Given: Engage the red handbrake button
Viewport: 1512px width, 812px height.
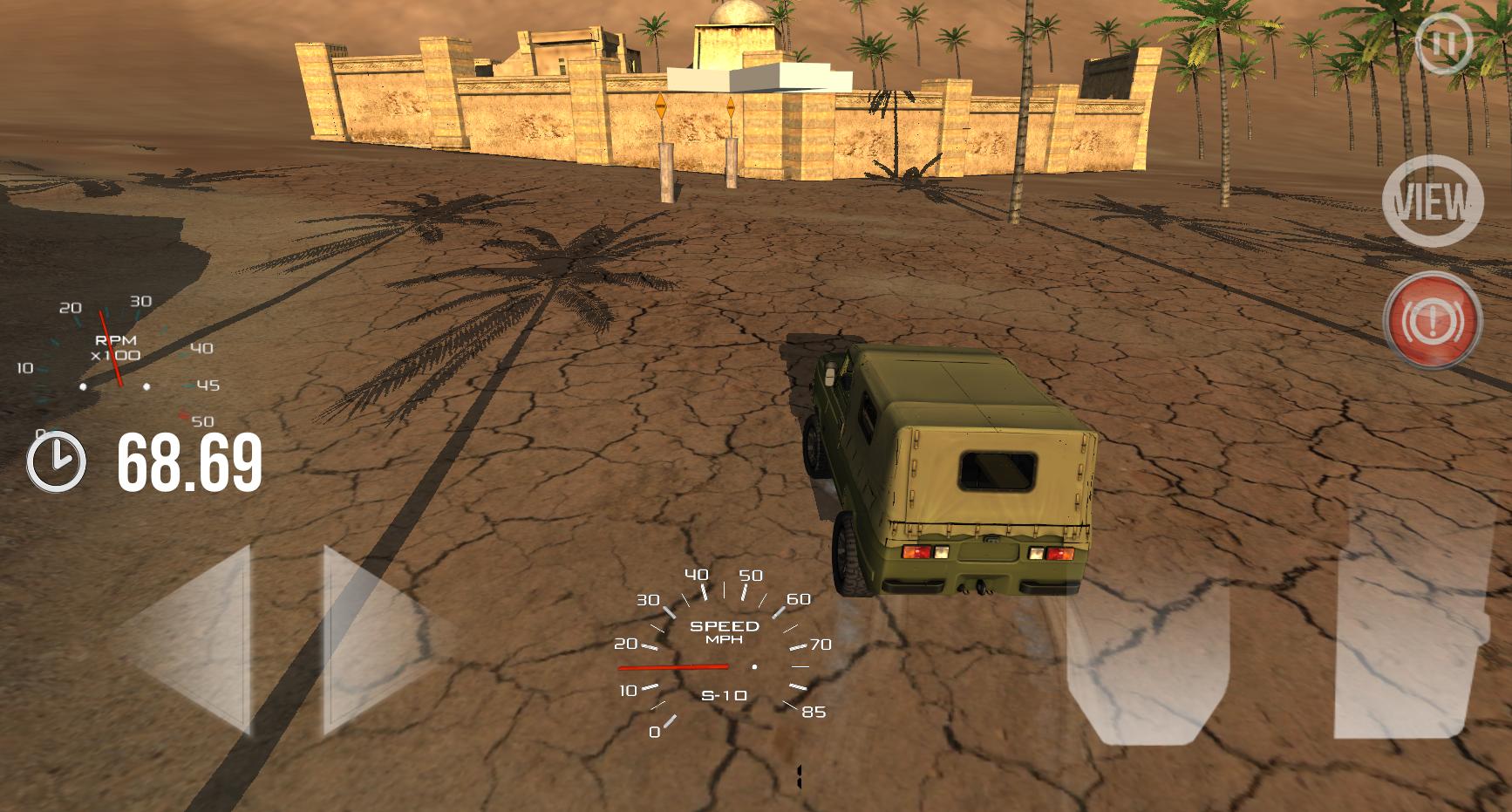Looking at the screenshot, I should 1432,320.
